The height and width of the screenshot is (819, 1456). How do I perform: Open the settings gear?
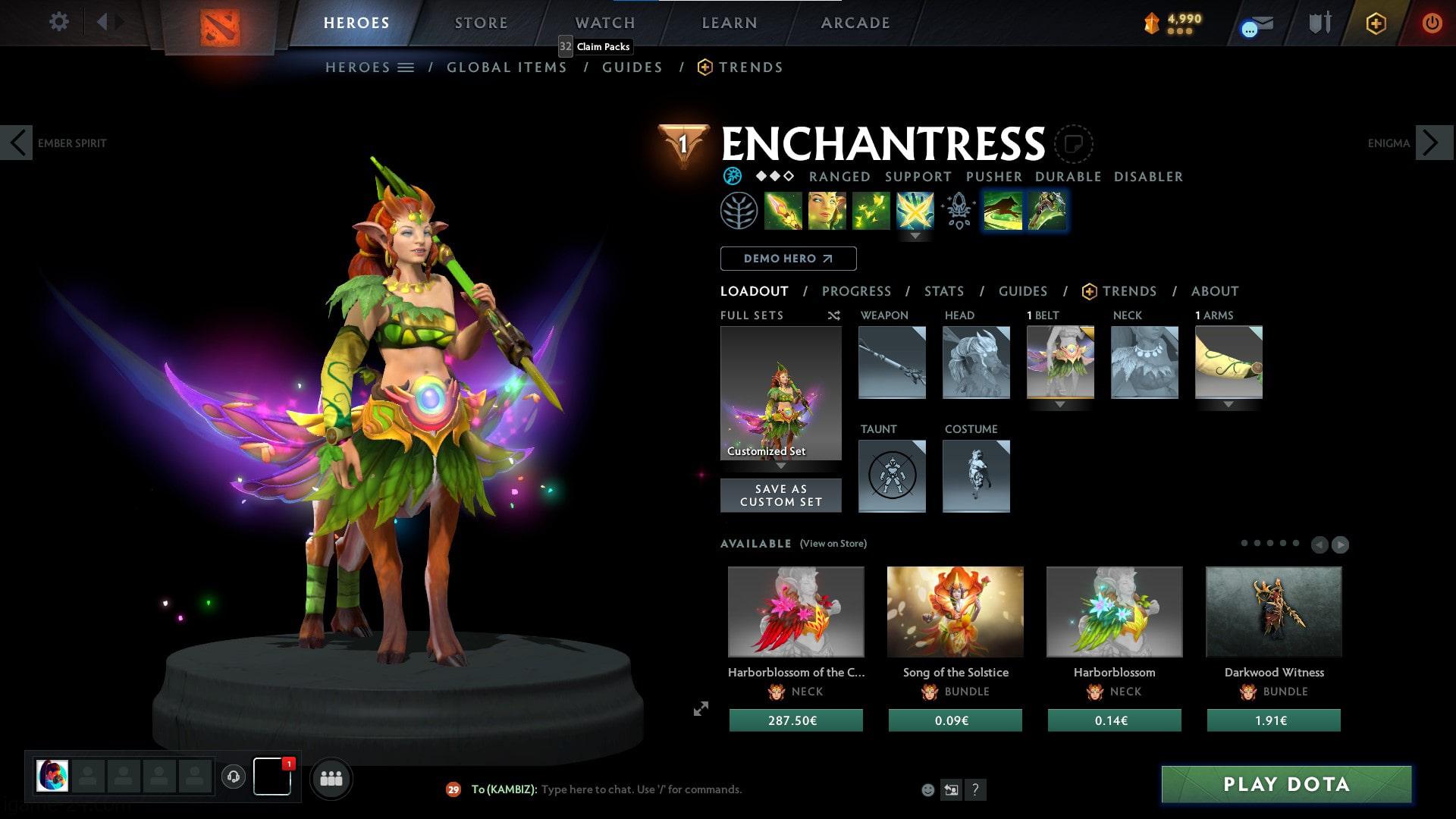point(58,22)
